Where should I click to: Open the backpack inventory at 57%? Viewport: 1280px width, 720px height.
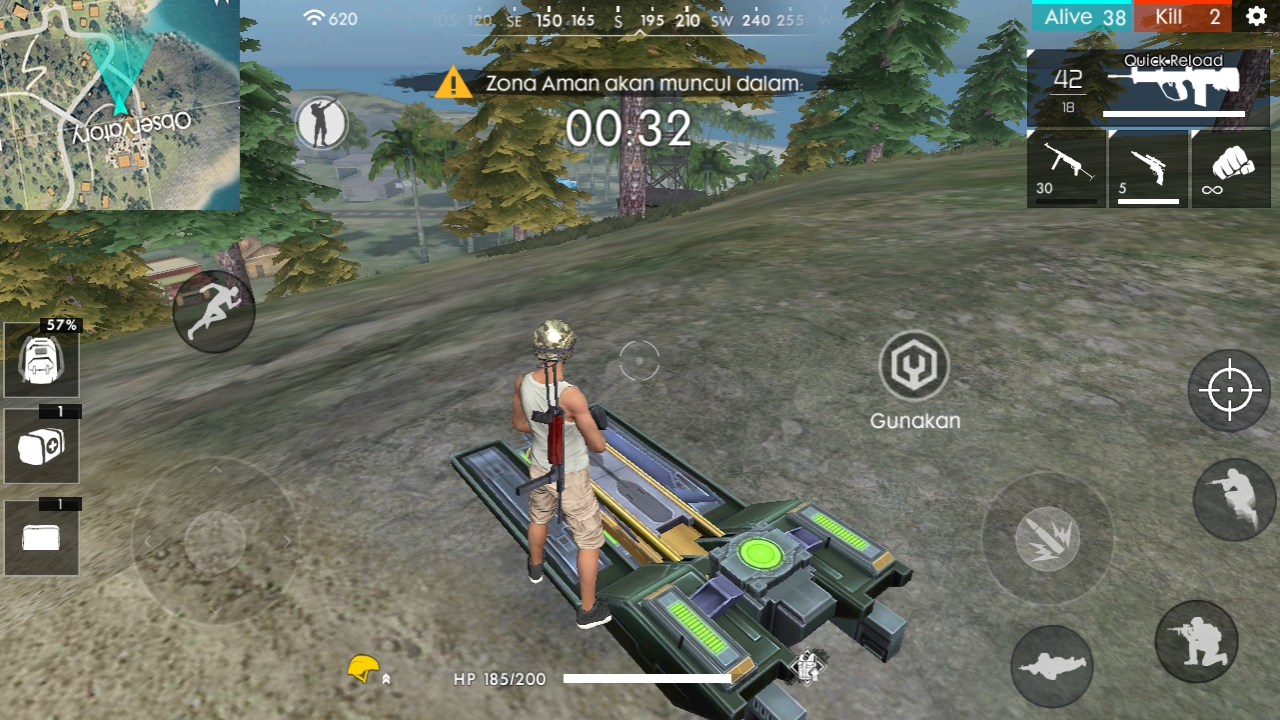(x=40, y=358)
